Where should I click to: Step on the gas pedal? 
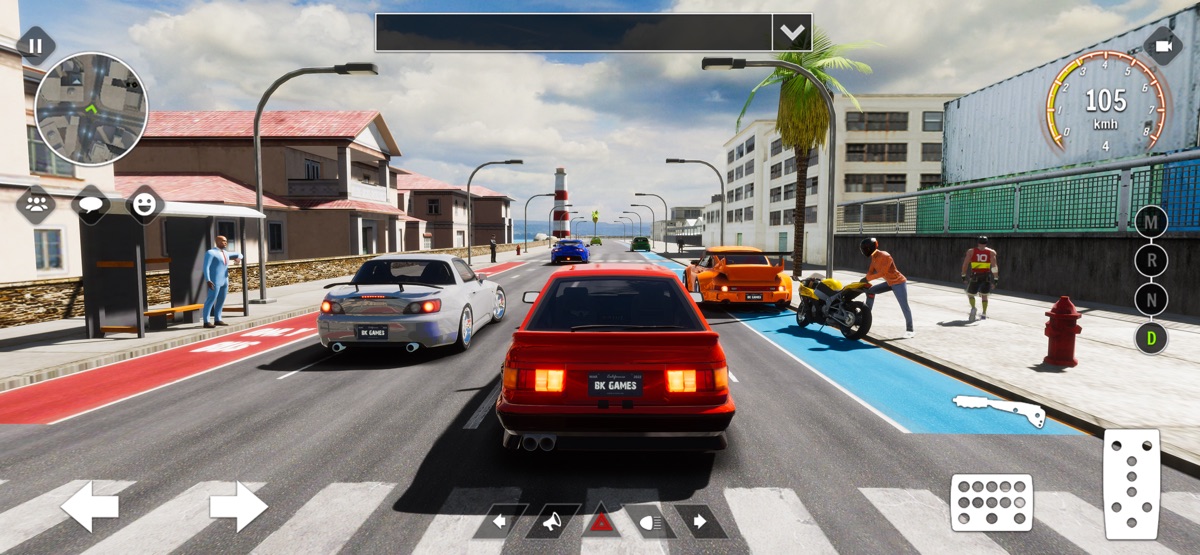tap(1131, 484)
